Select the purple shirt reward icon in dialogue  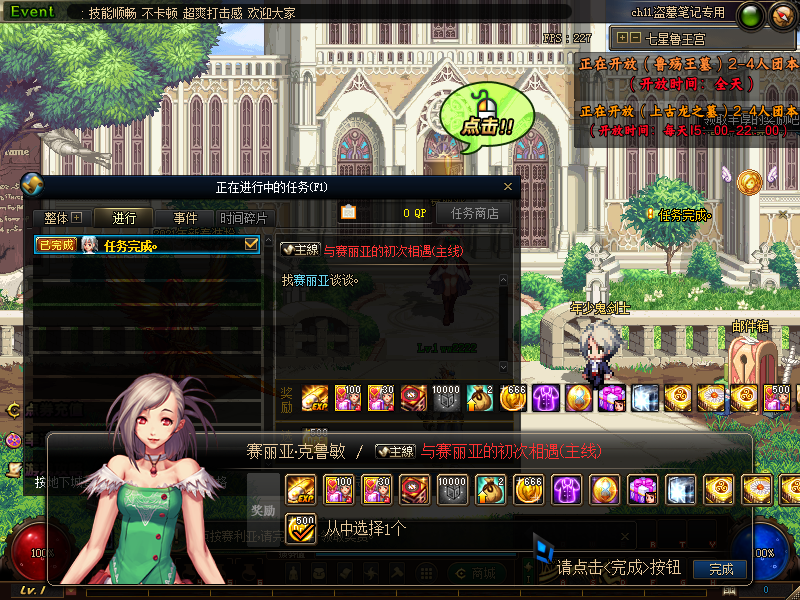click(x=566, y=490)
